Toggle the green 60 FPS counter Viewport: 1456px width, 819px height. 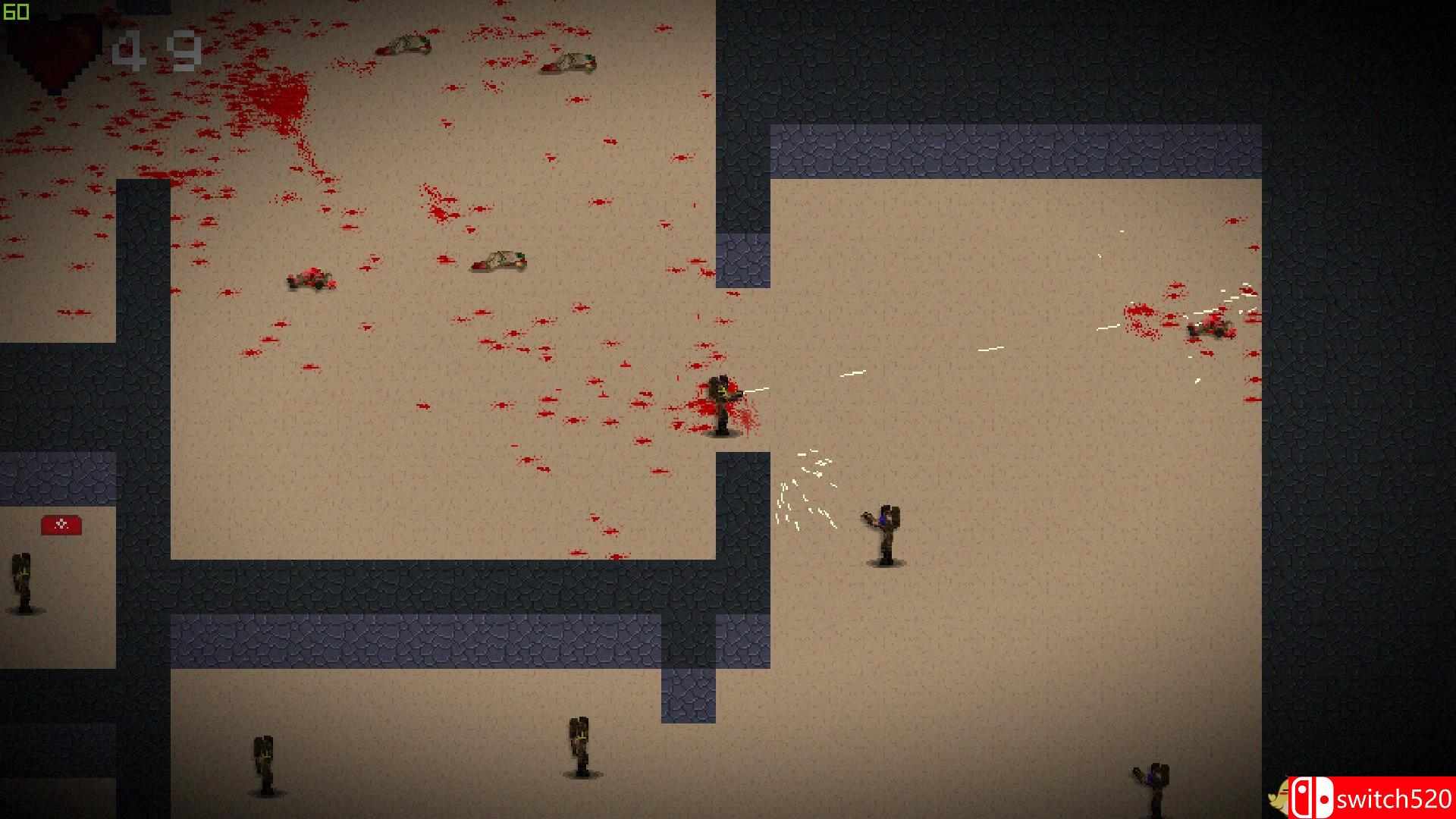tap(15, 11)
